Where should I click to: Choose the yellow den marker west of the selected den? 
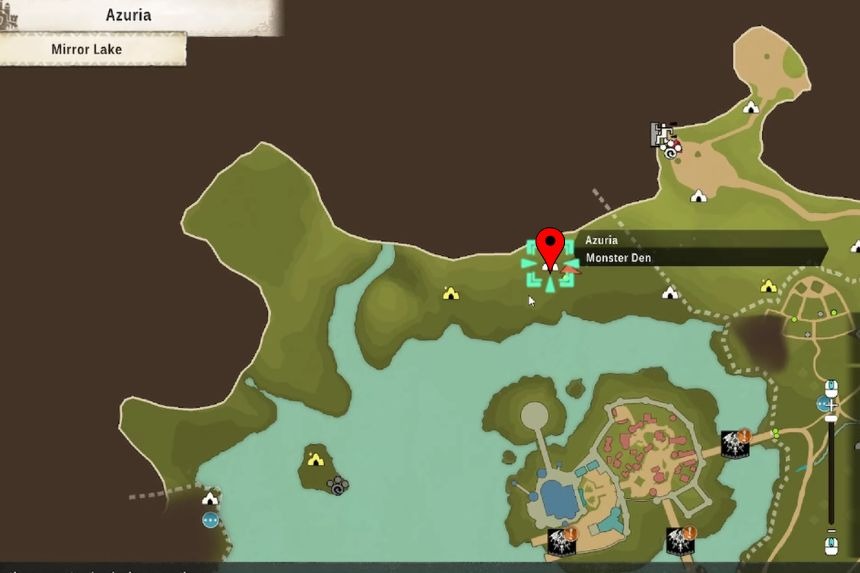point(450,293)
